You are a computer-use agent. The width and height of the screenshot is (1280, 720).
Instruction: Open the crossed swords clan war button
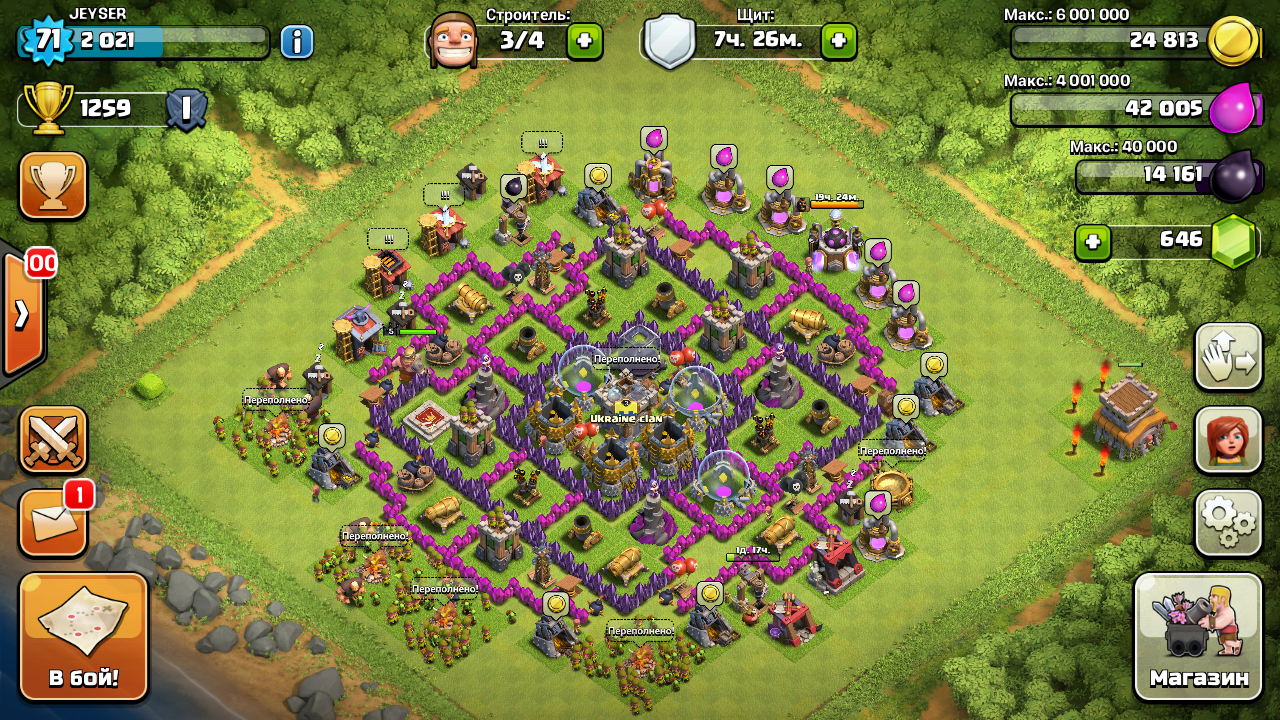(53, 440)
